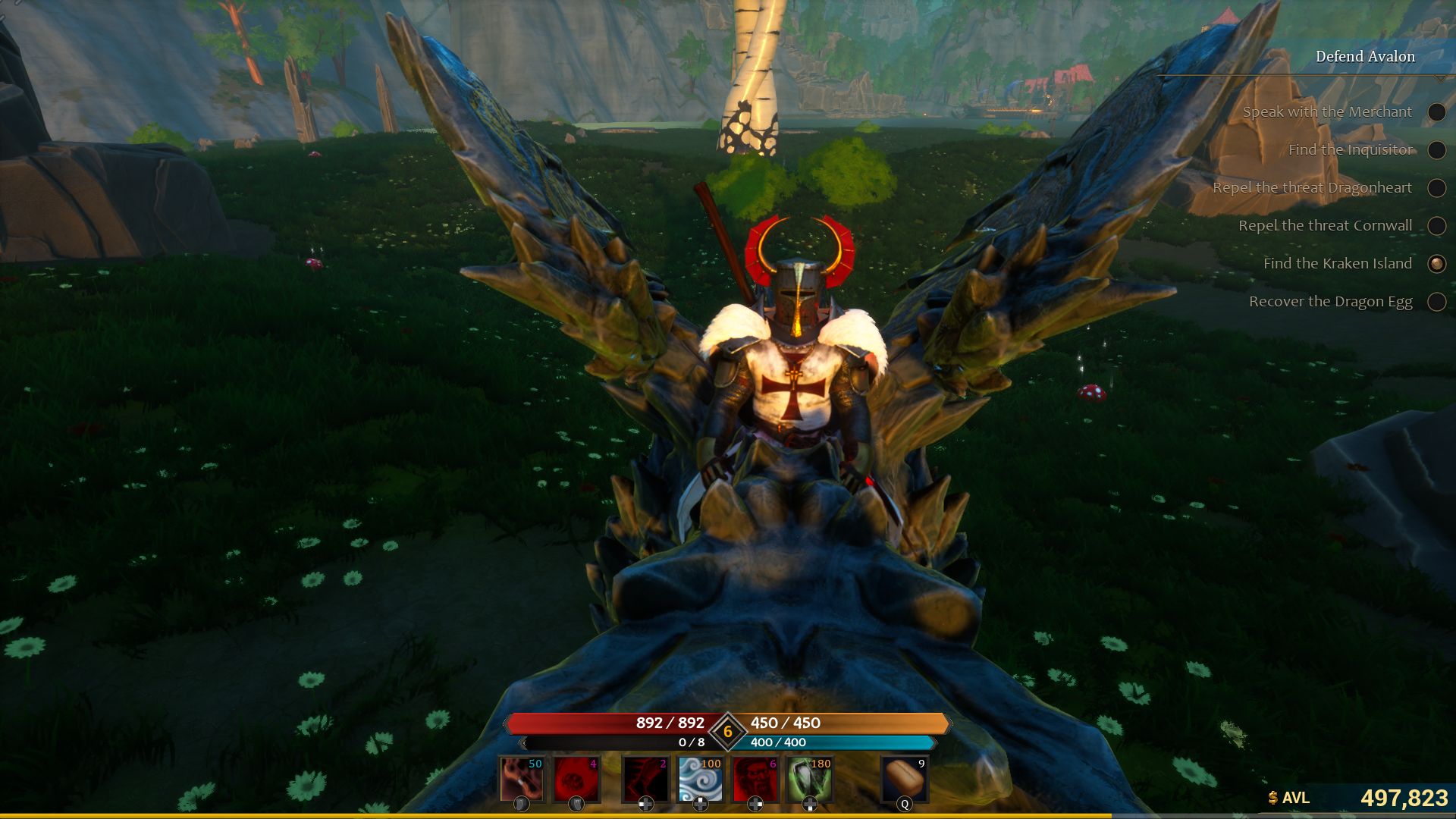Image resolution: width=1456 pixels, height=819 pixels.
Task: Click the plus upgrade button under the green scale ability
Action: pyautogui.click(x=810, y=805)
